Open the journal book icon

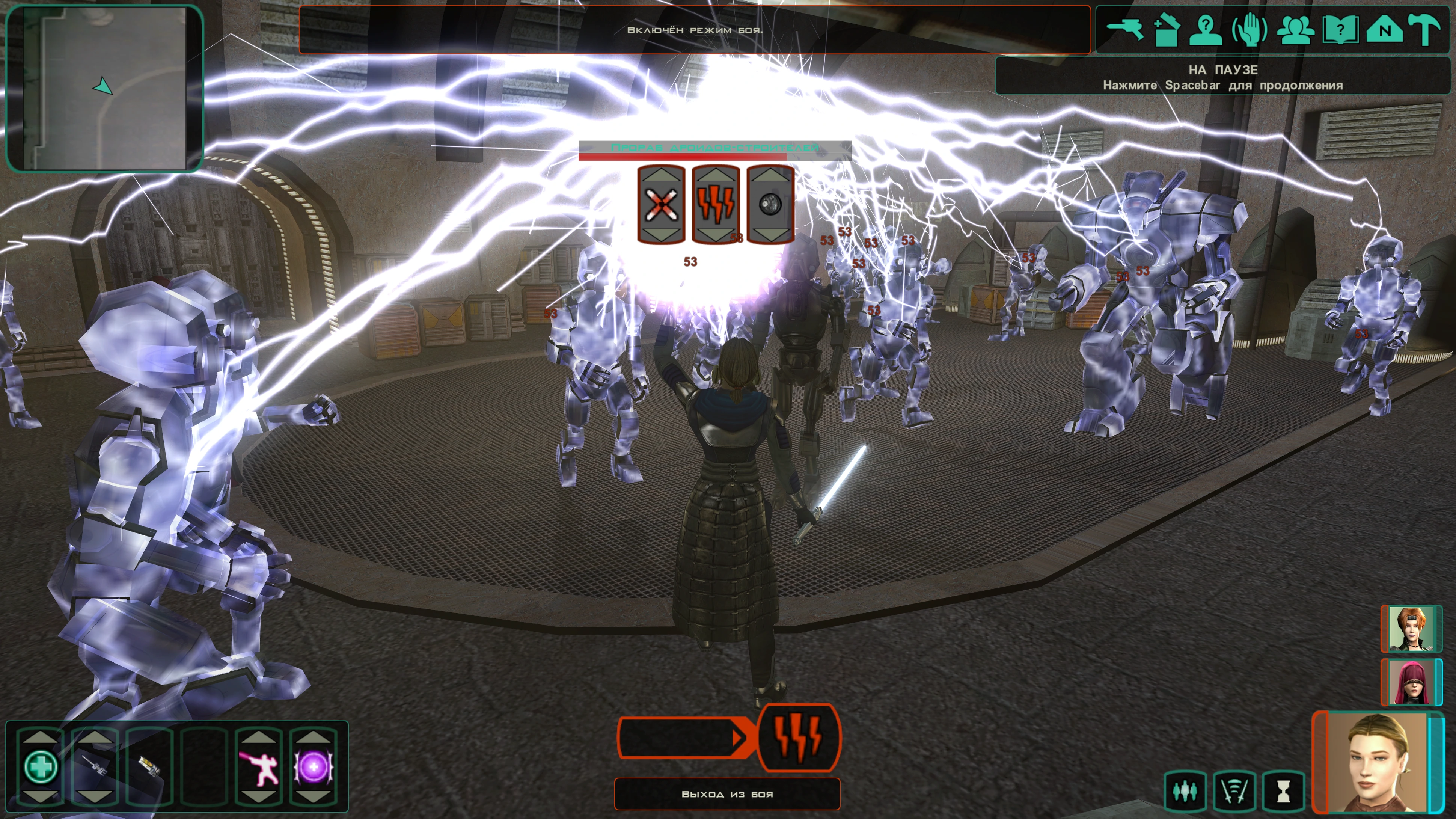1340,29
